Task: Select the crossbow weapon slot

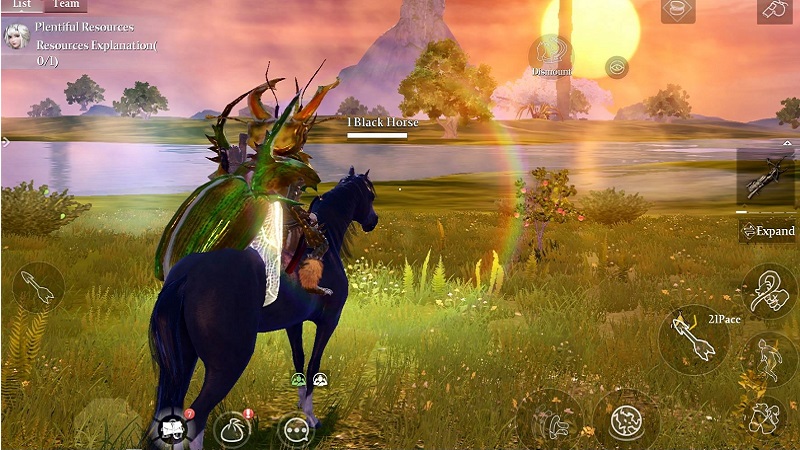Action: coord(767,178)
